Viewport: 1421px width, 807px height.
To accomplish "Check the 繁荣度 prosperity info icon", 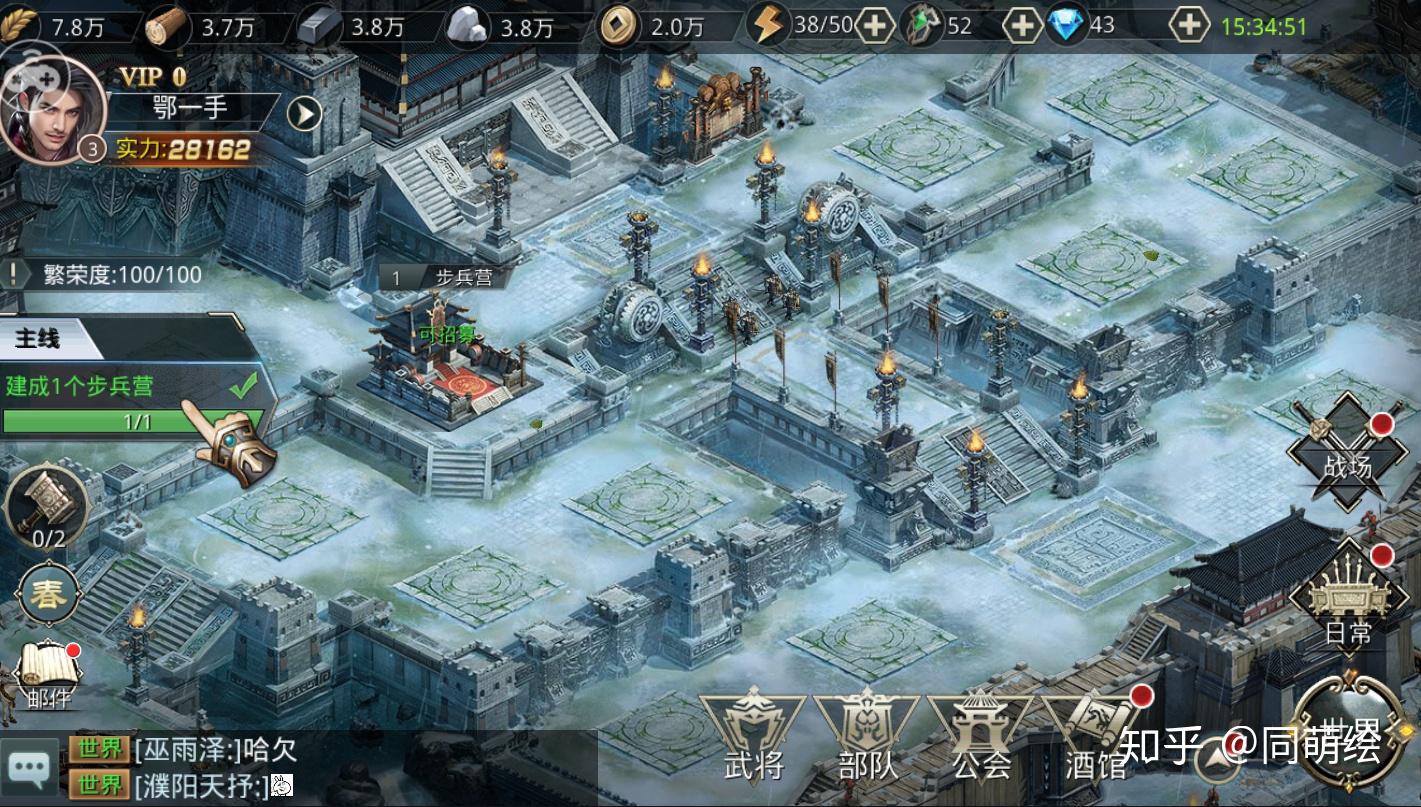I will 14,274.
